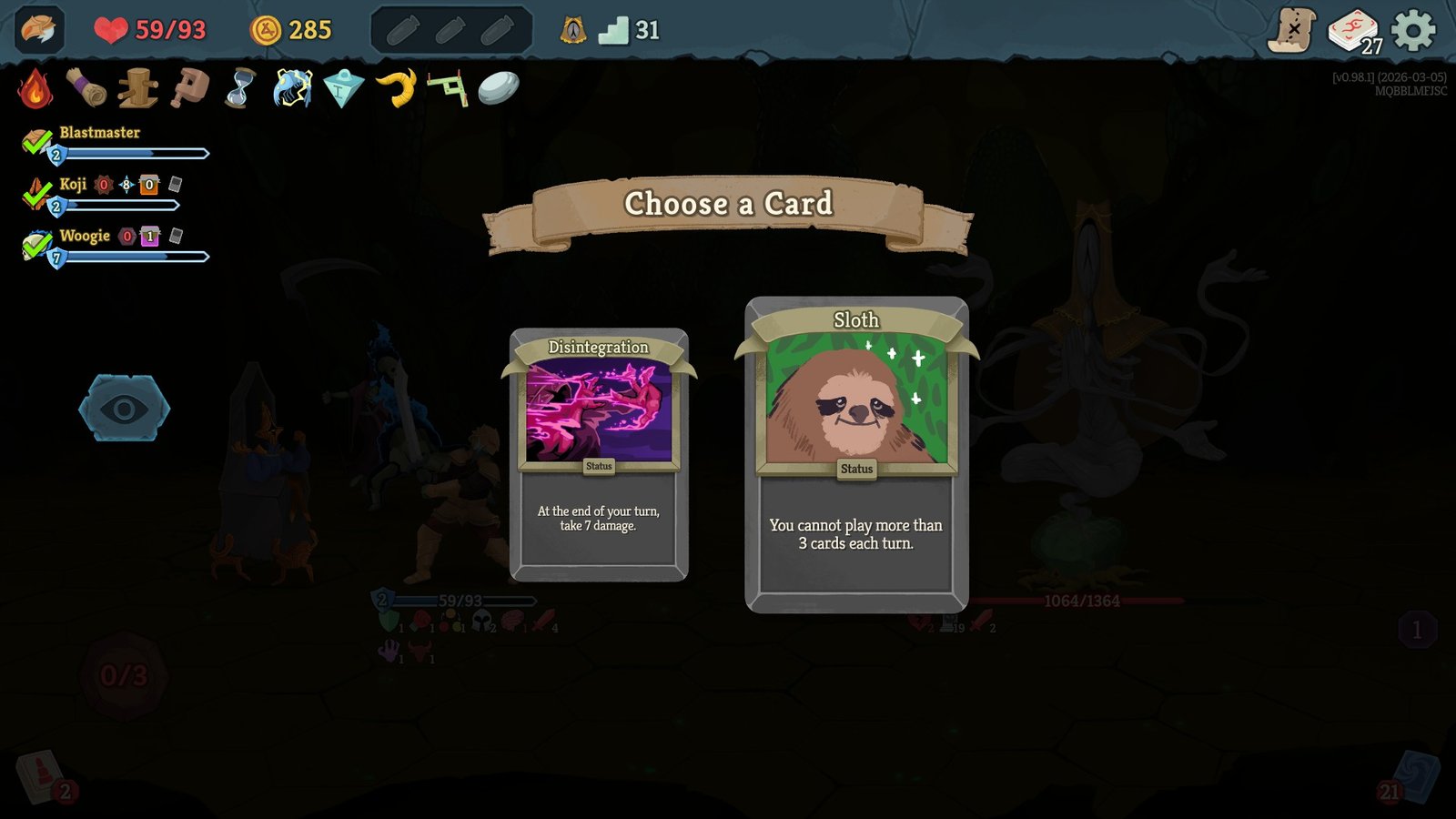Inspect the hourglass relic
The image size is (1456, 819).
click(x=240, y=88)
